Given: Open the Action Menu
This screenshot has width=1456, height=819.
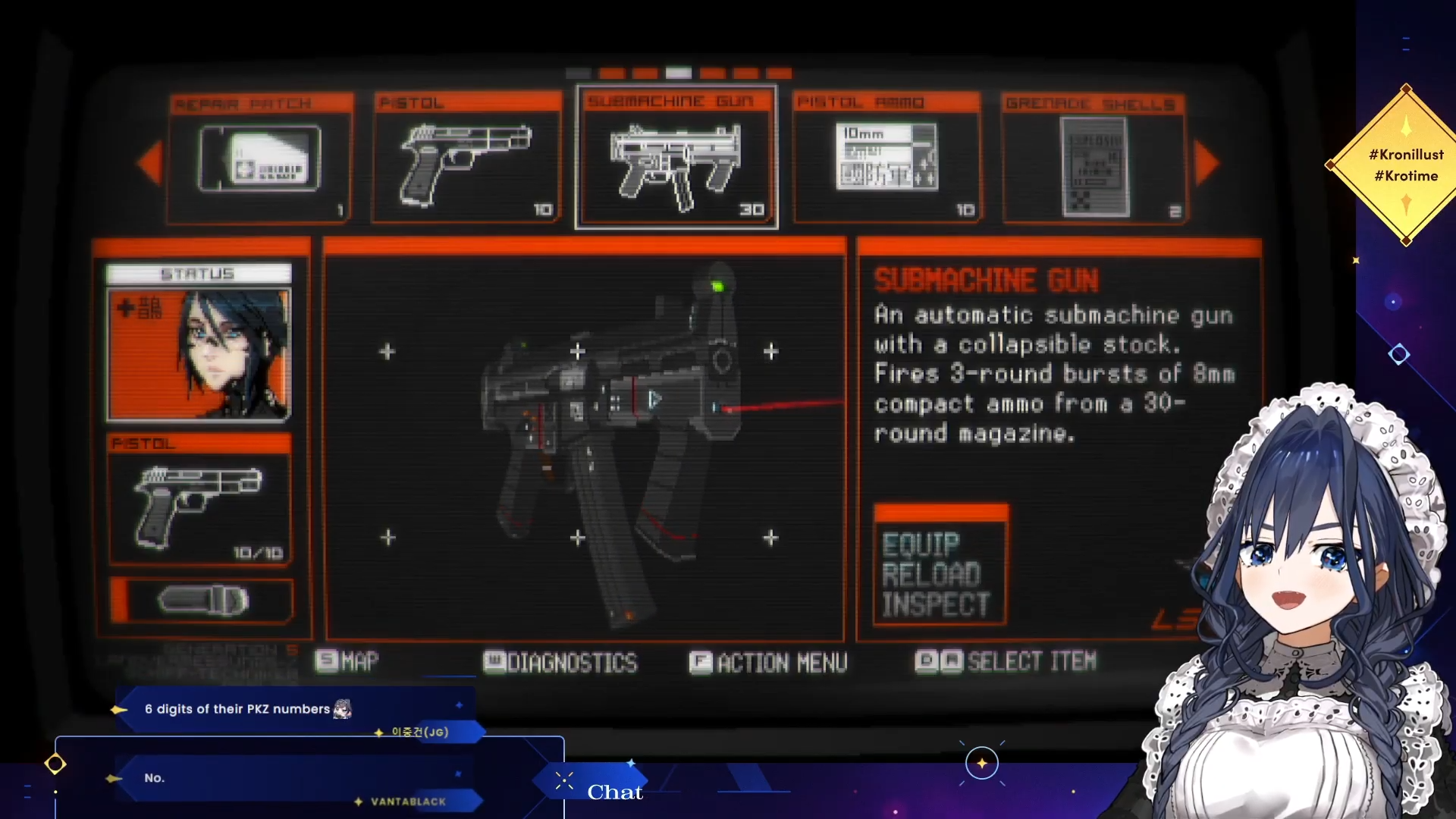Looking at the screenshot, I should 768,663.
